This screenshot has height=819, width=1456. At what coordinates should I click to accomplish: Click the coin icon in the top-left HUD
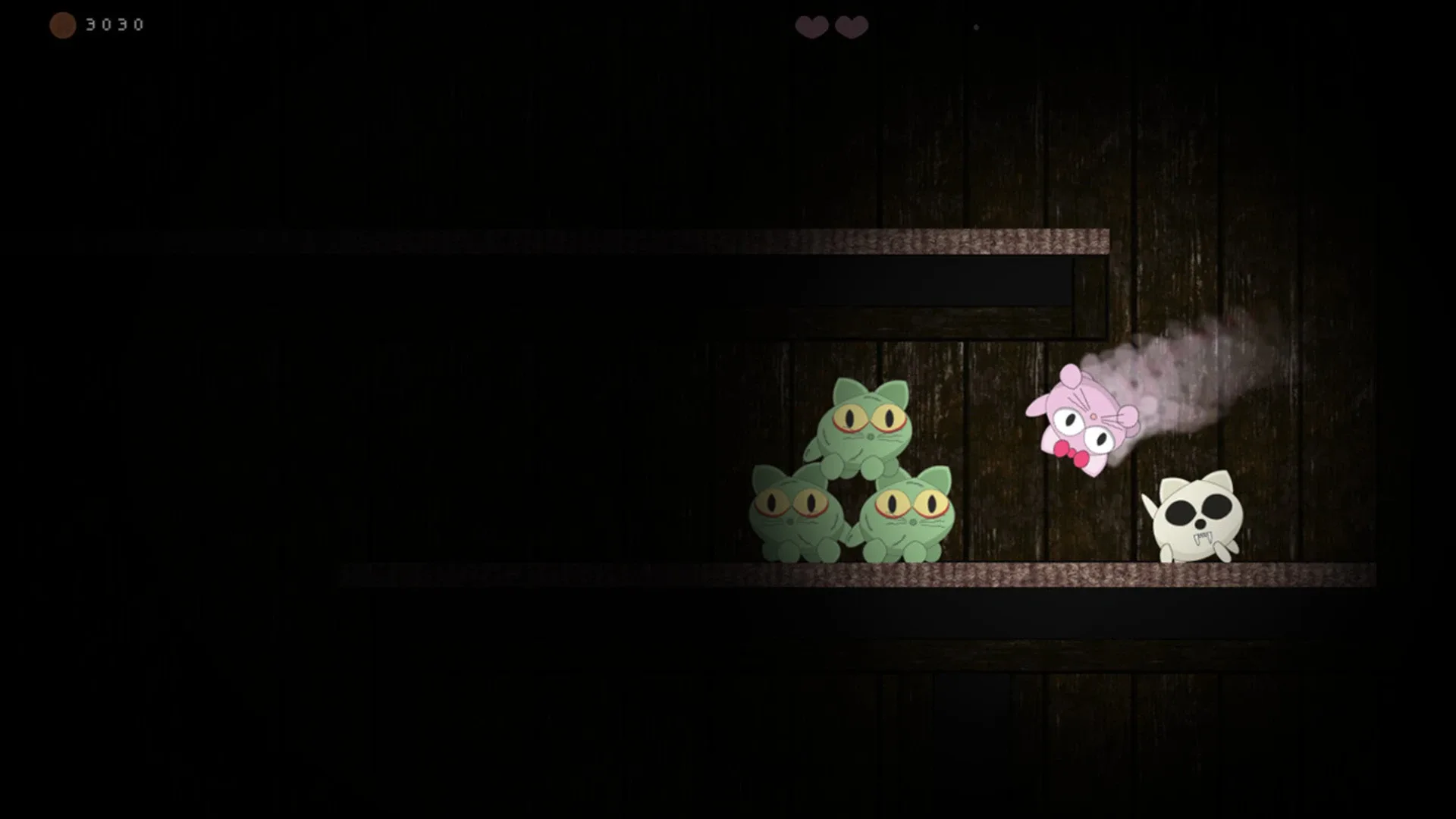62,24
